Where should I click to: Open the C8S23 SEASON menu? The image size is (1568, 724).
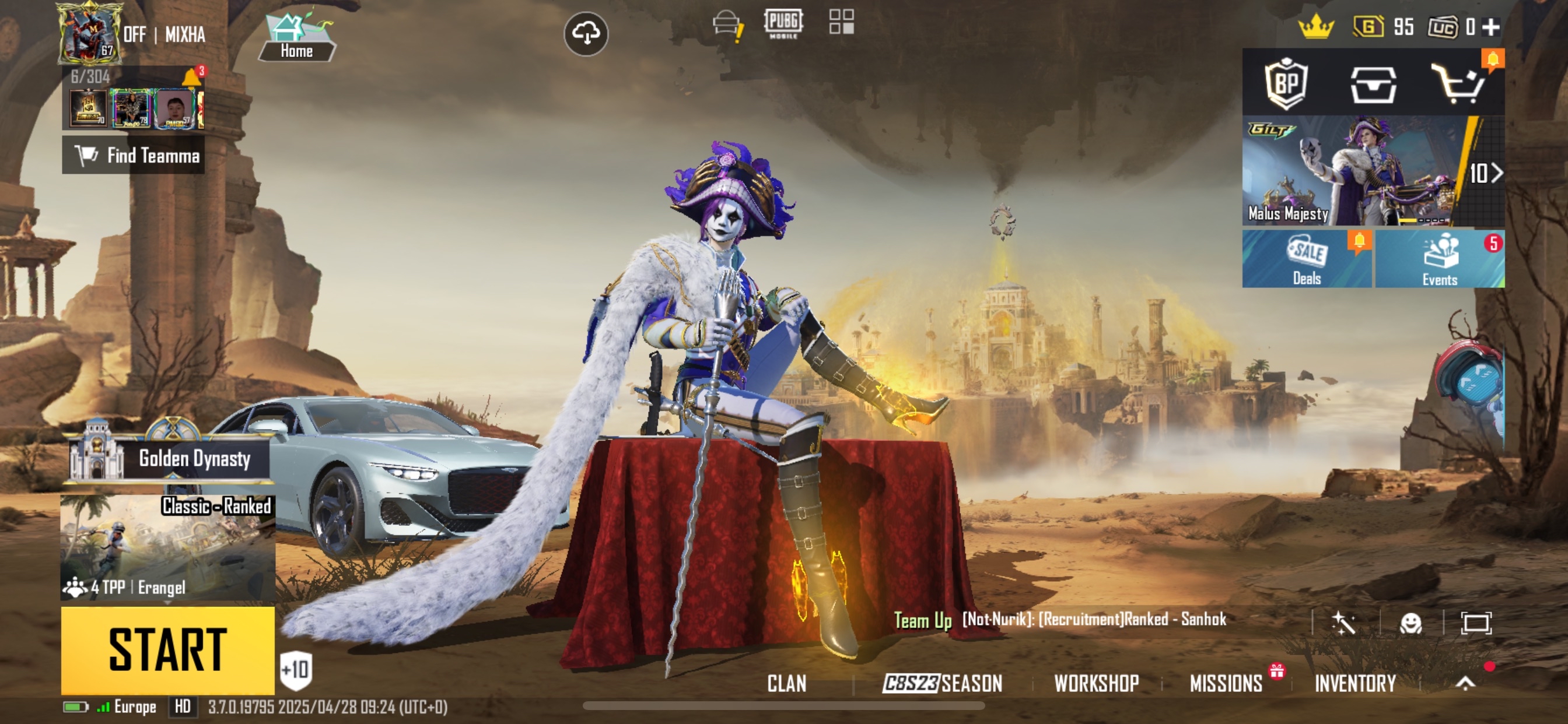(942, 683)
